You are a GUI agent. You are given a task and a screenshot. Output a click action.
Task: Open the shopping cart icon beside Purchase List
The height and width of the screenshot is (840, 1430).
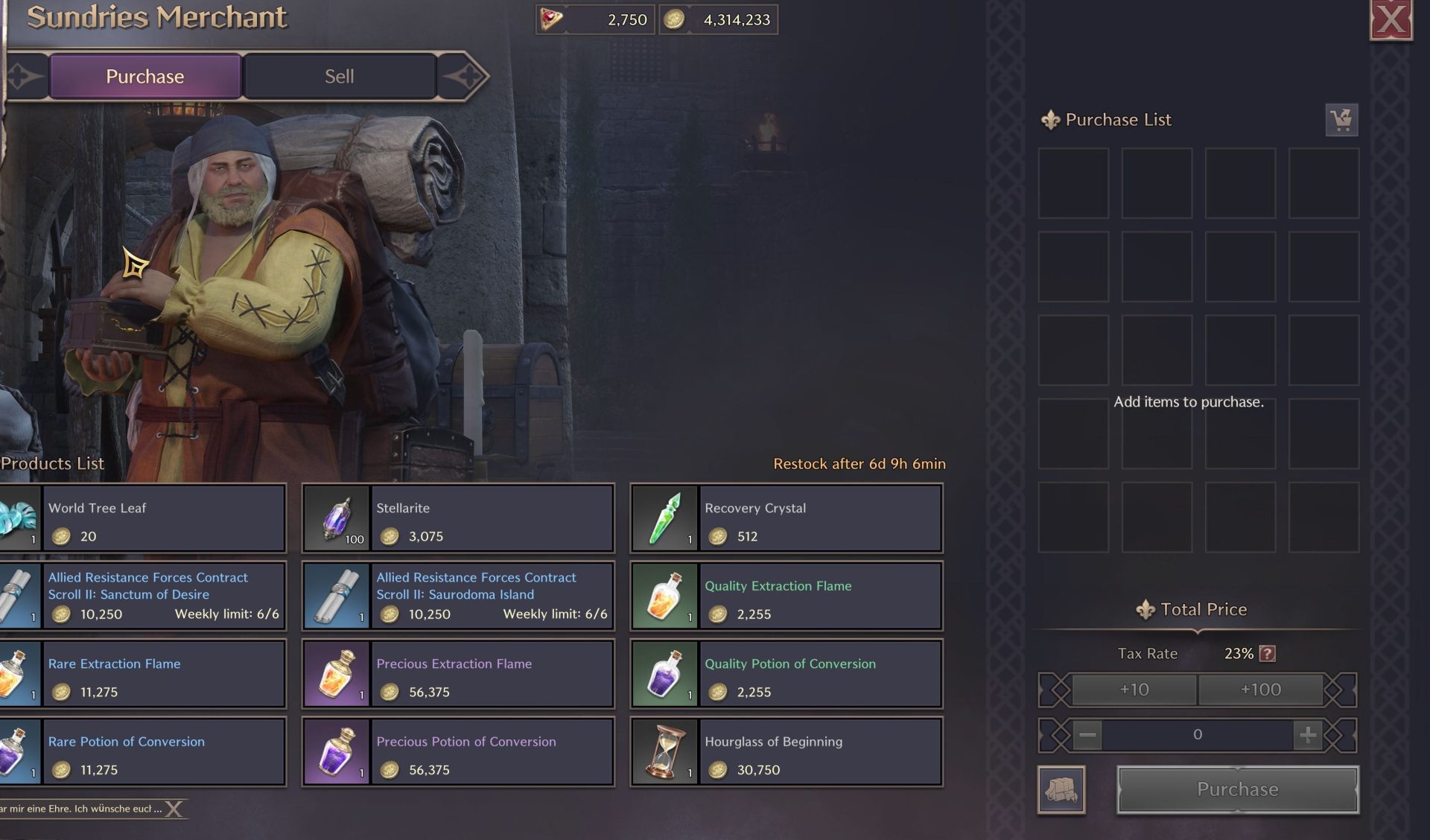tap(1342, 119)
